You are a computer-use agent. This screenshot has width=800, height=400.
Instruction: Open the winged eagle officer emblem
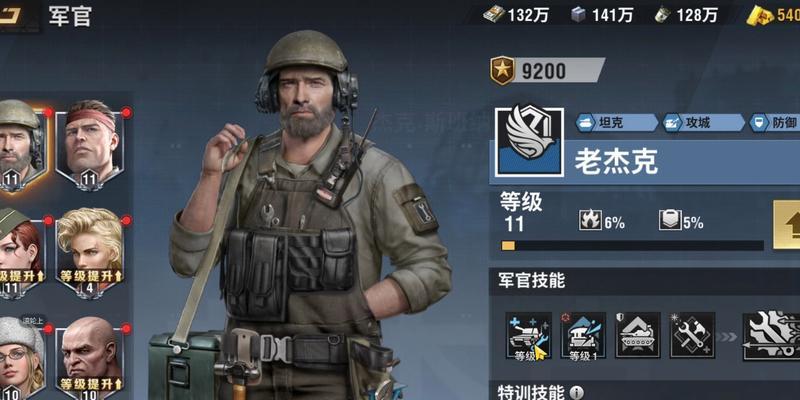pyautogui.click(x=528, y=143)
